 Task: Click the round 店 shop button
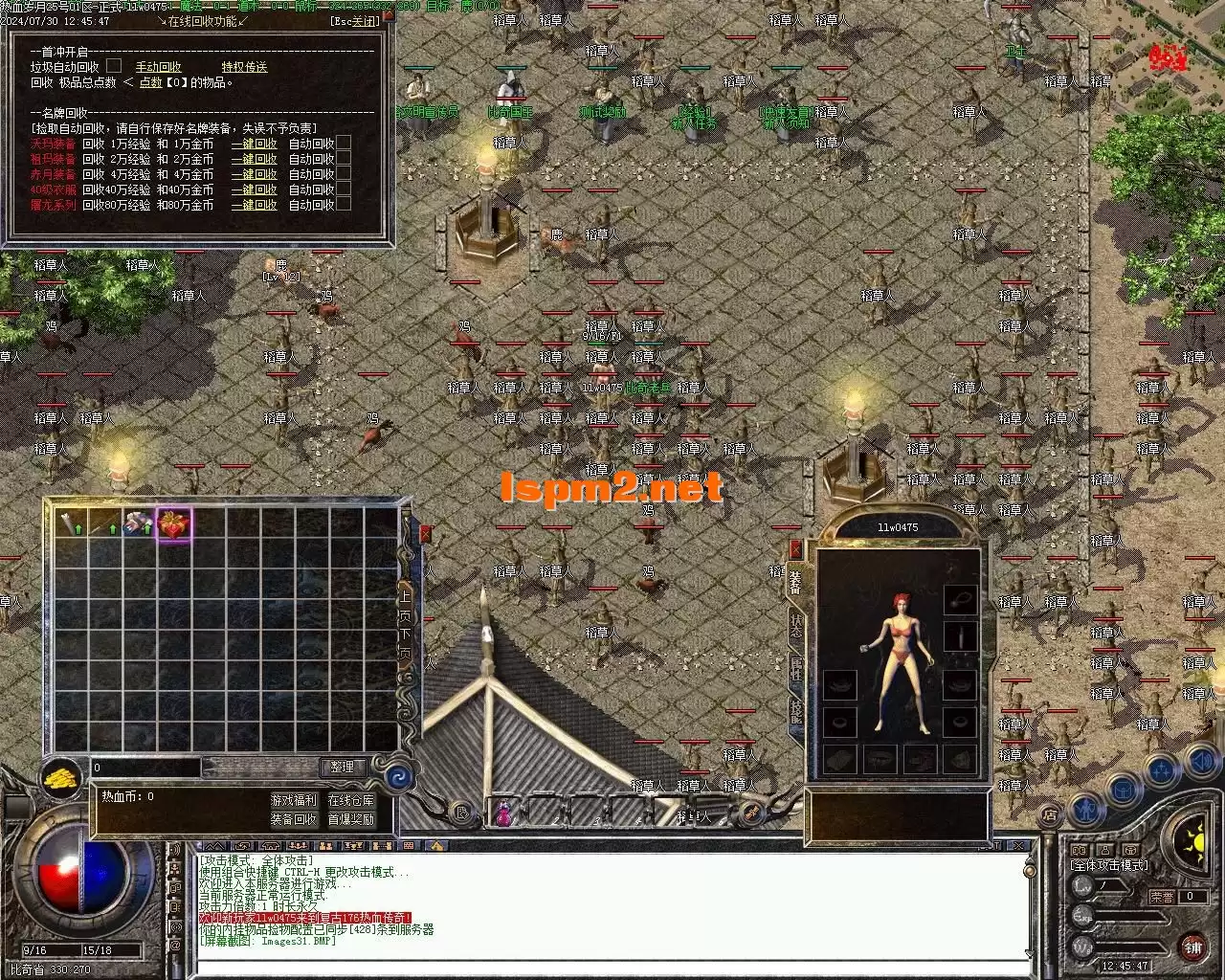point(1050,816)
